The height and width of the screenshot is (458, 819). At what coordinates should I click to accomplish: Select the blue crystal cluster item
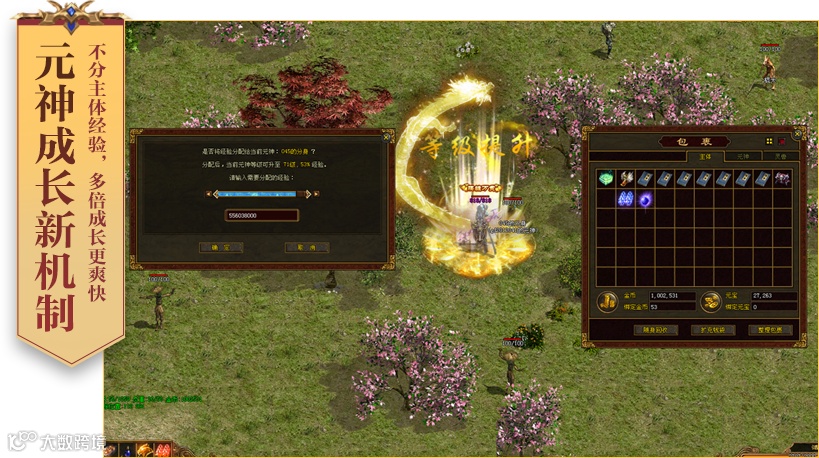coord(626,199)
